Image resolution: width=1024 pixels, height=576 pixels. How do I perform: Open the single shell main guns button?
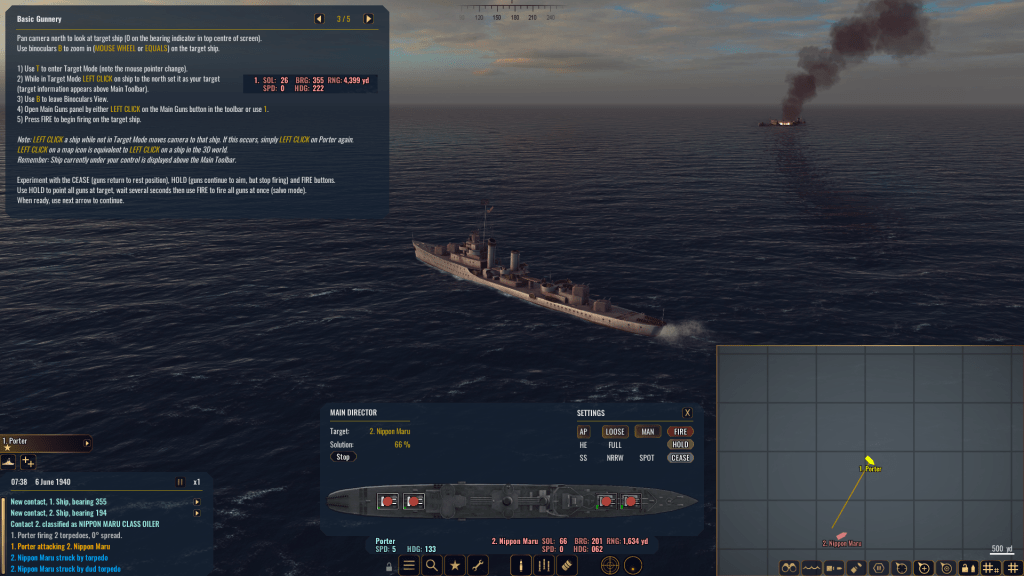(x=520, y=565)
